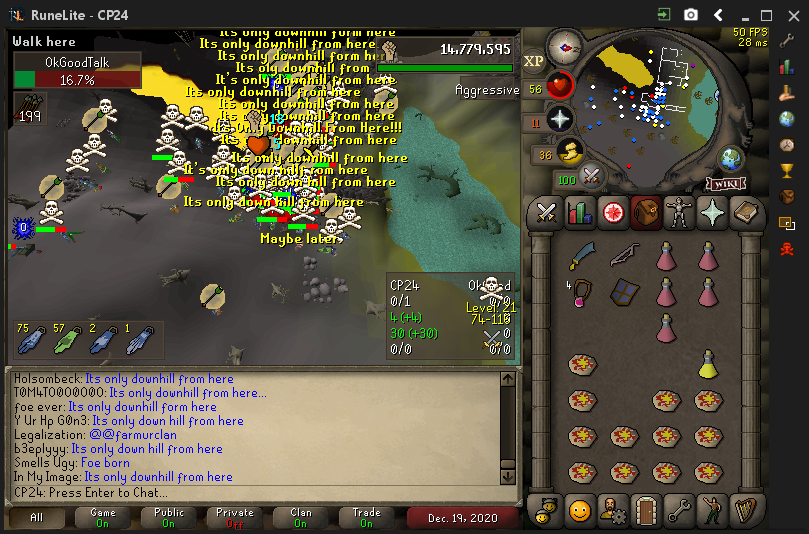Open the Logout door tab
This screenshot has width=809, height=534.
[x=645, y=510]
